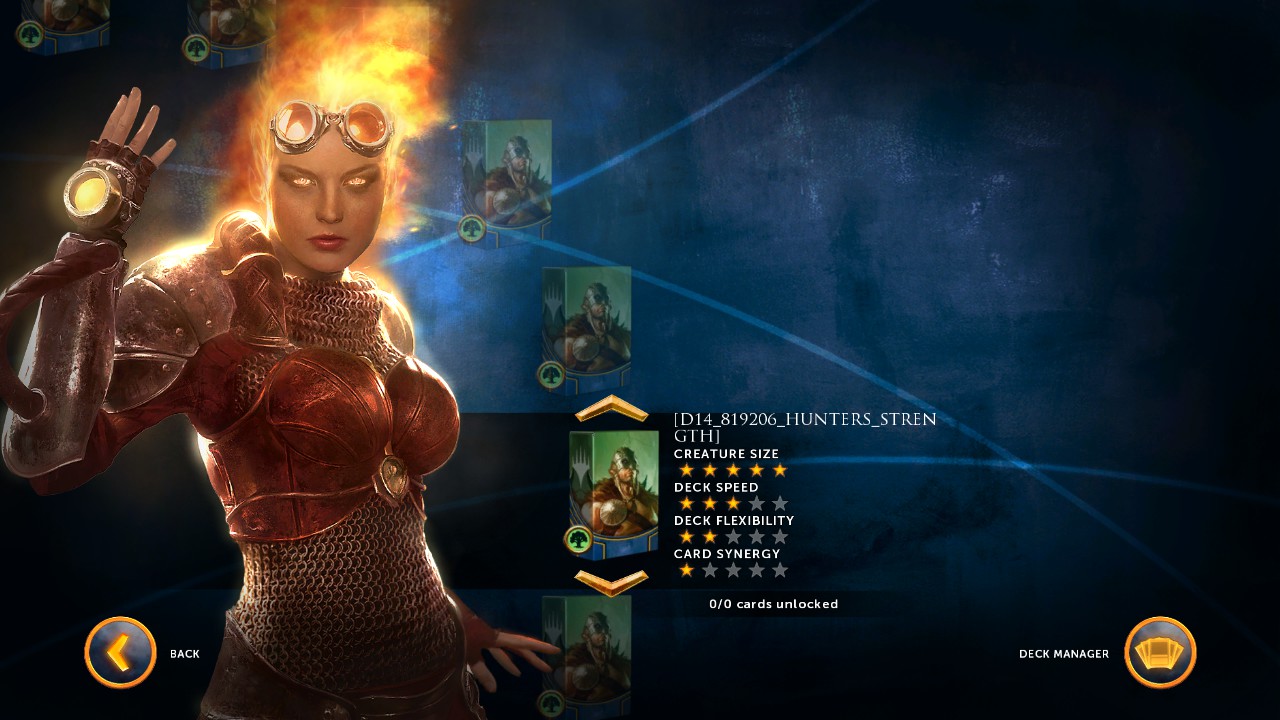Go back using the orange arrow button

coord(120,652)
